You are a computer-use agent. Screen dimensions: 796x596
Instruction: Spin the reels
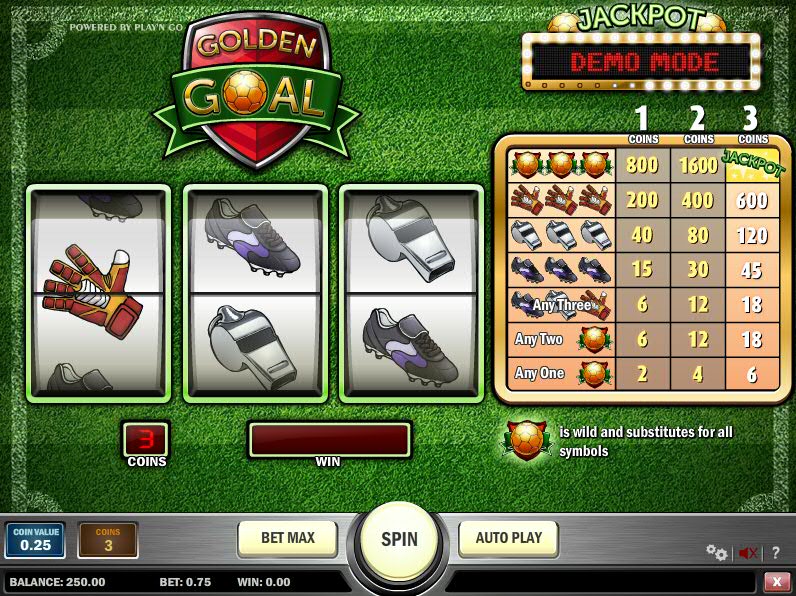399,540
